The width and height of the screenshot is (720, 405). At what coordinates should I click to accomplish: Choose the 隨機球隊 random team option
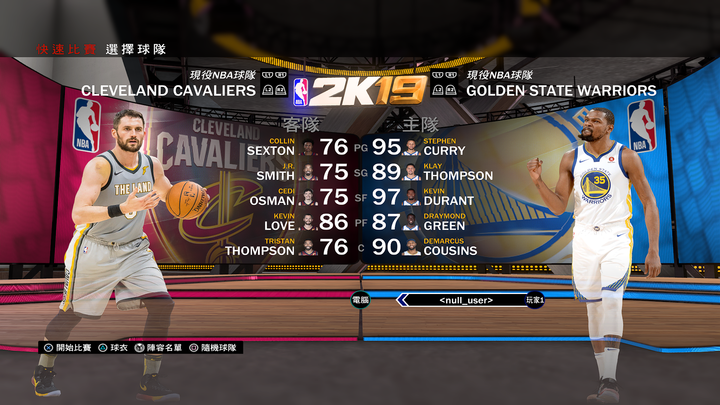[x=217, y=348]
